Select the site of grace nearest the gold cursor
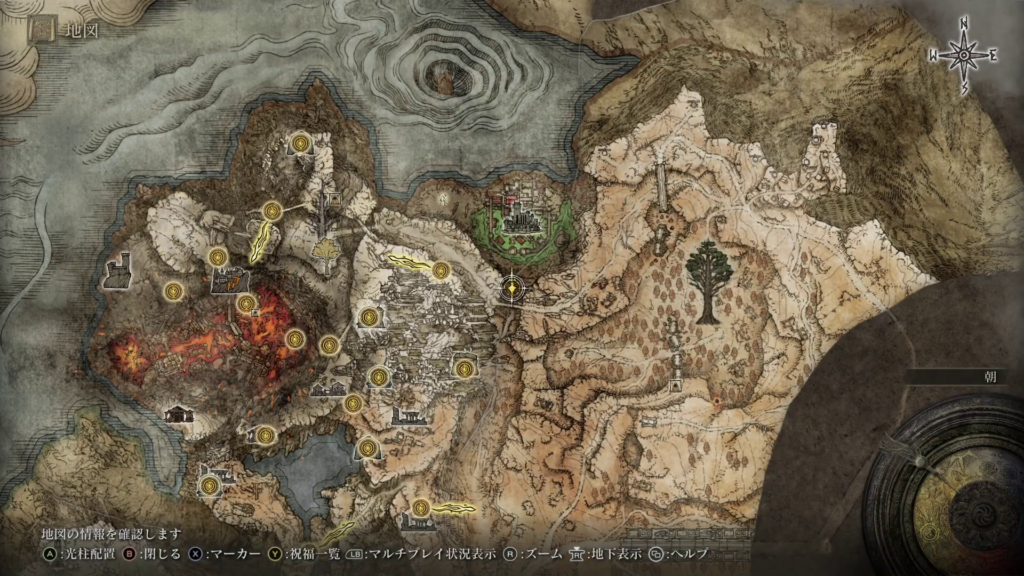This screenshot has height=576, width=1024. [x=441, y=269]
